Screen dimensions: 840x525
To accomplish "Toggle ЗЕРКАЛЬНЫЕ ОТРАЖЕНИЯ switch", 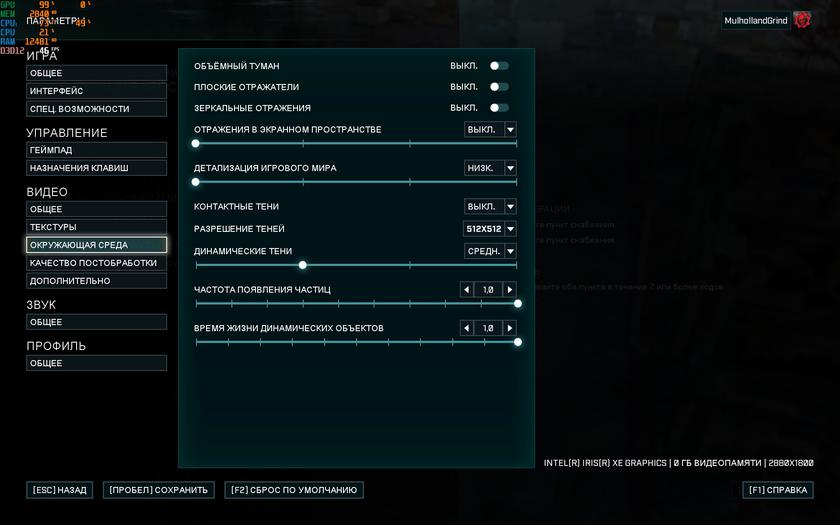I will [x=498, y=108].
